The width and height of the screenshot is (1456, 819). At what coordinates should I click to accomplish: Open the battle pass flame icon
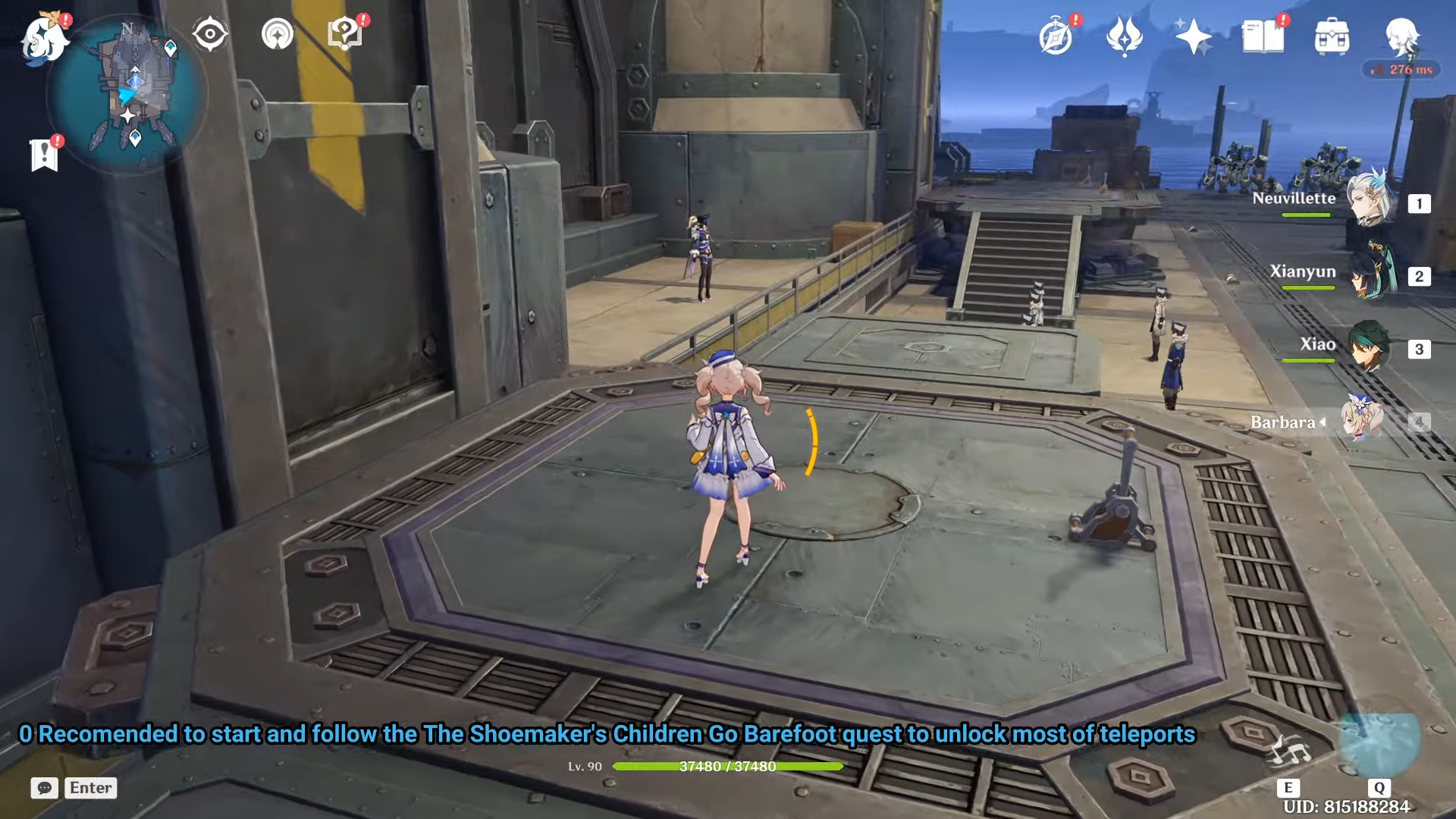(1124, 36)
